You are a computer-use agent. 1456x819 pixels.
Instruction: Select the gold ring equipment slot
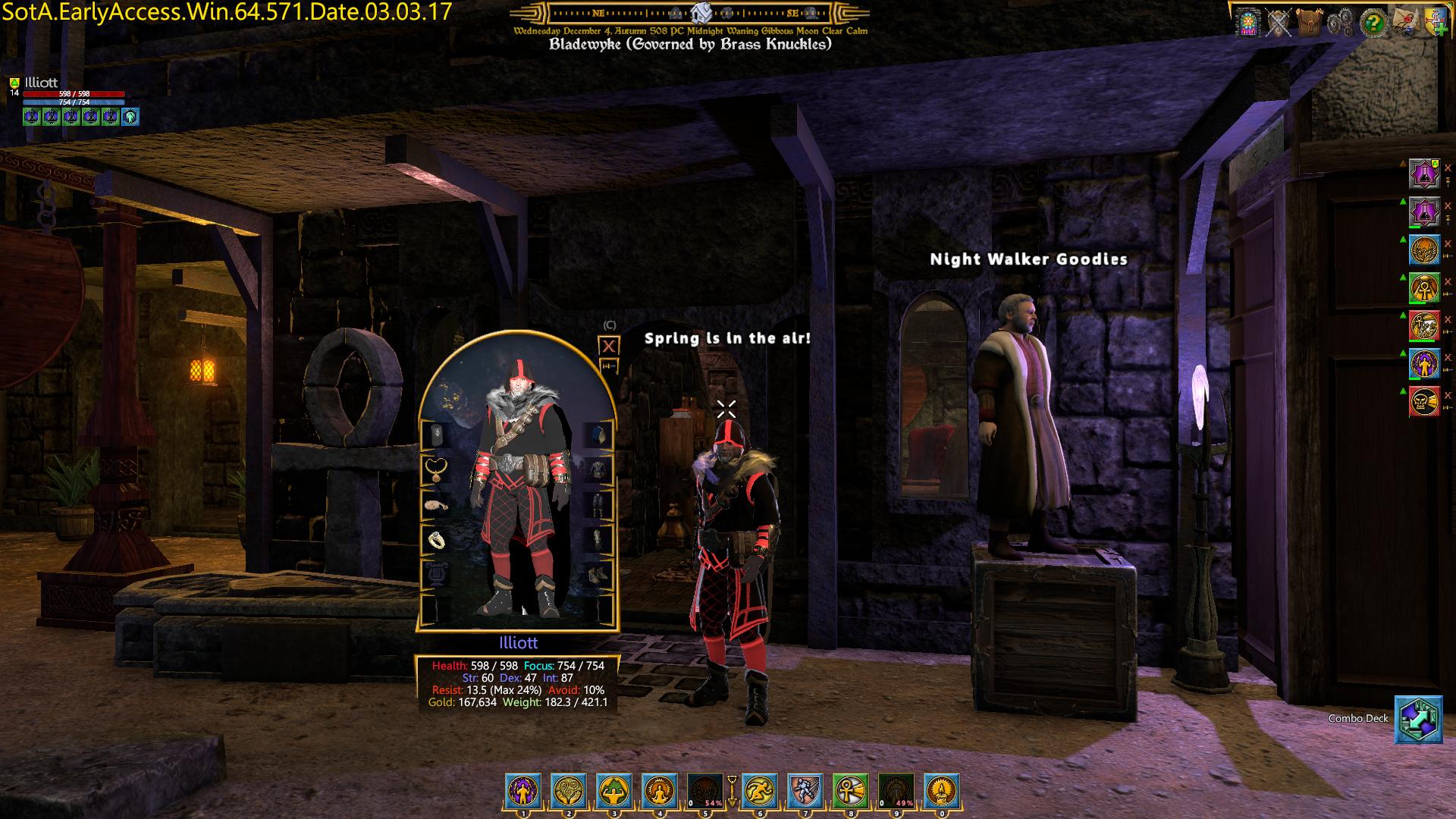[x=436, y=539]
